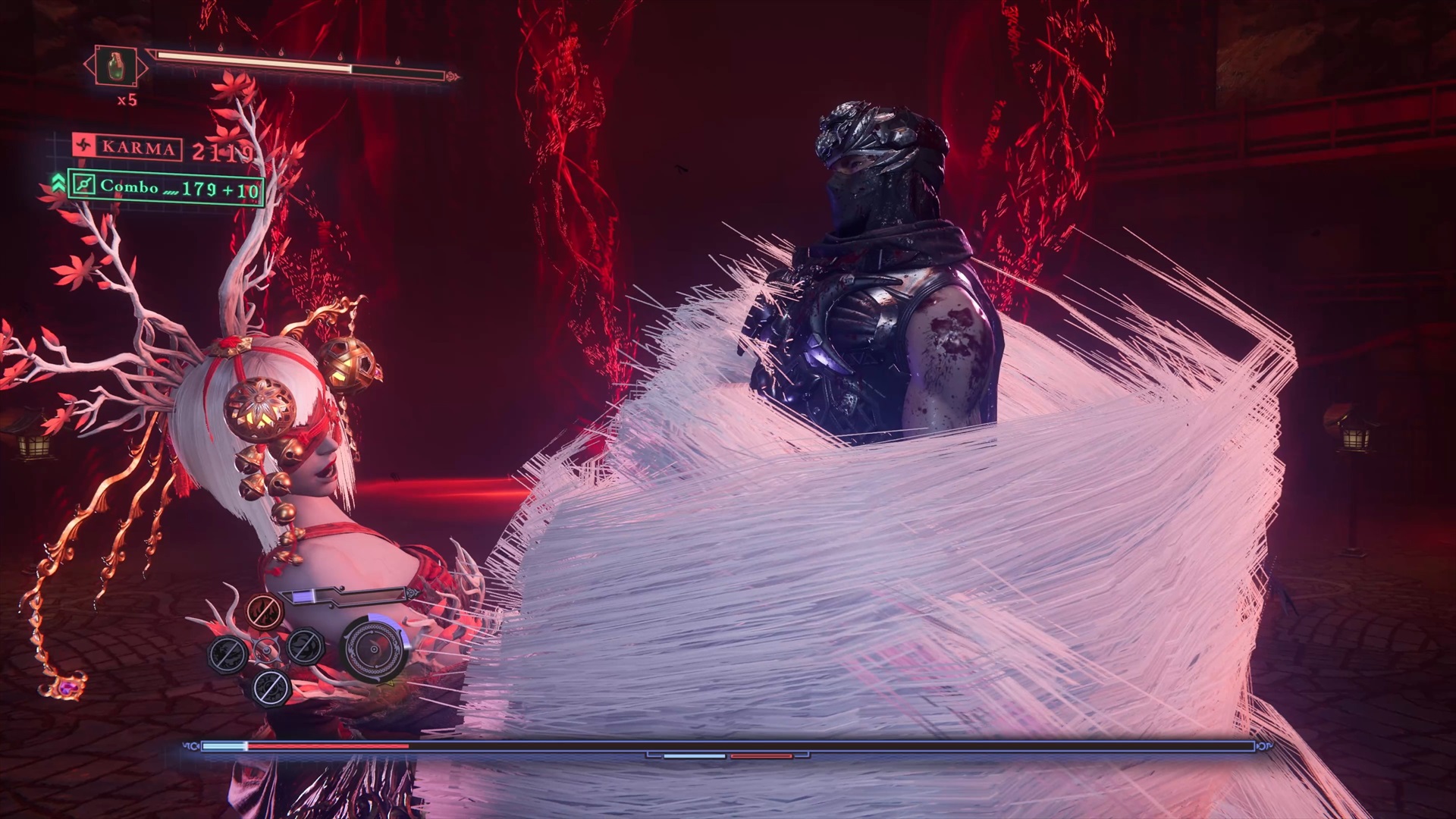The image size is (1456, 819).
Task: Select the large circular weapon gauge dial
Action: 373,649
